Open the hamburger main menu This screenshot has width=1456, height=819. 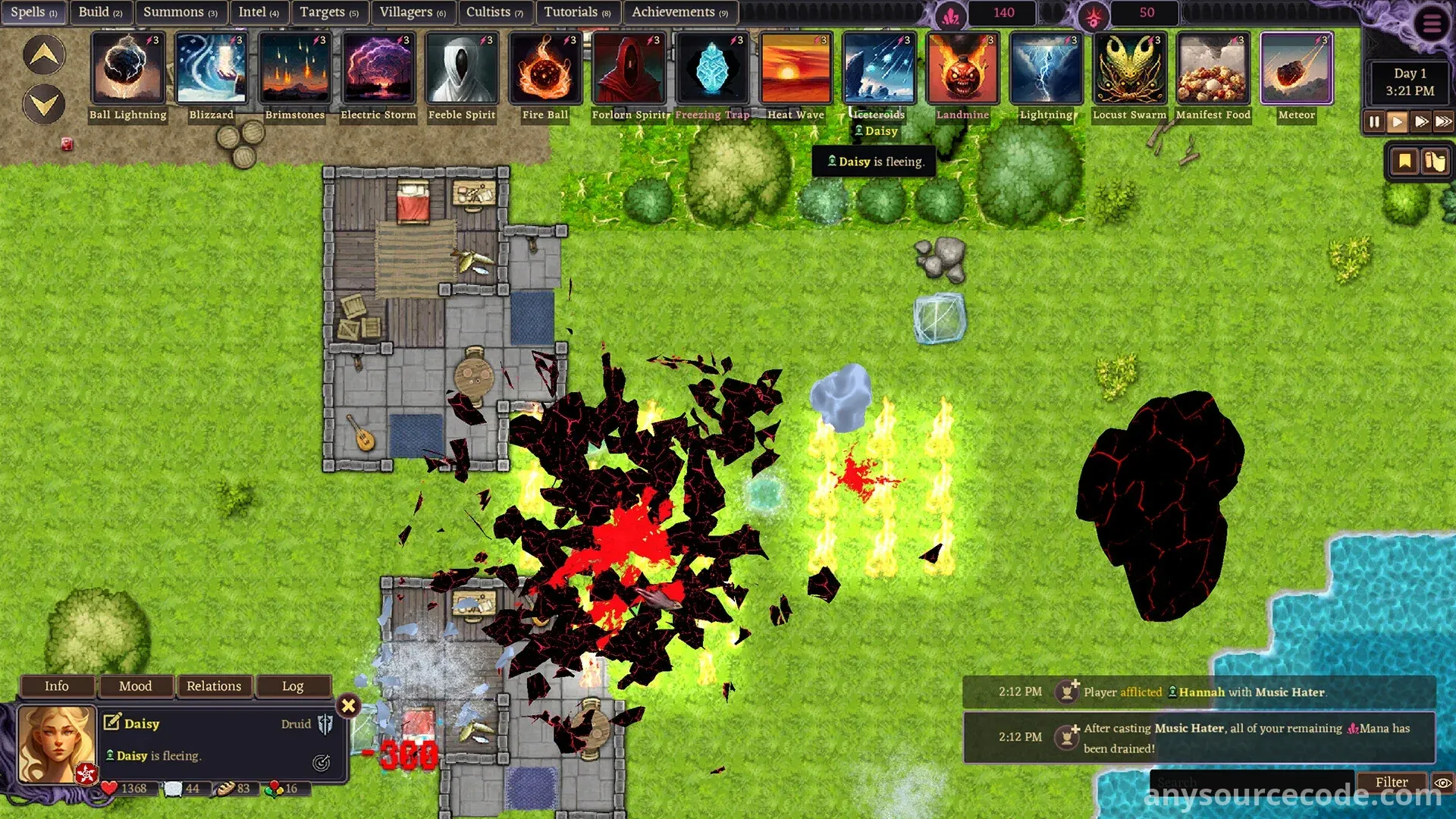(x=1432, y=24)
